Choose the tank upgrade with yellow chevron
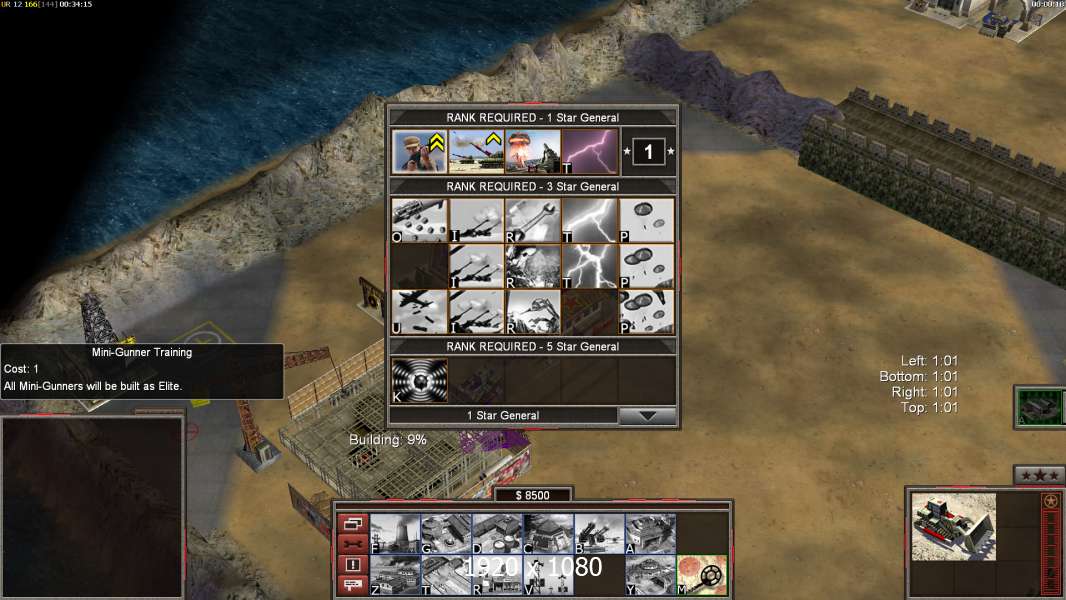The image size is (1066, 600). 475,152
